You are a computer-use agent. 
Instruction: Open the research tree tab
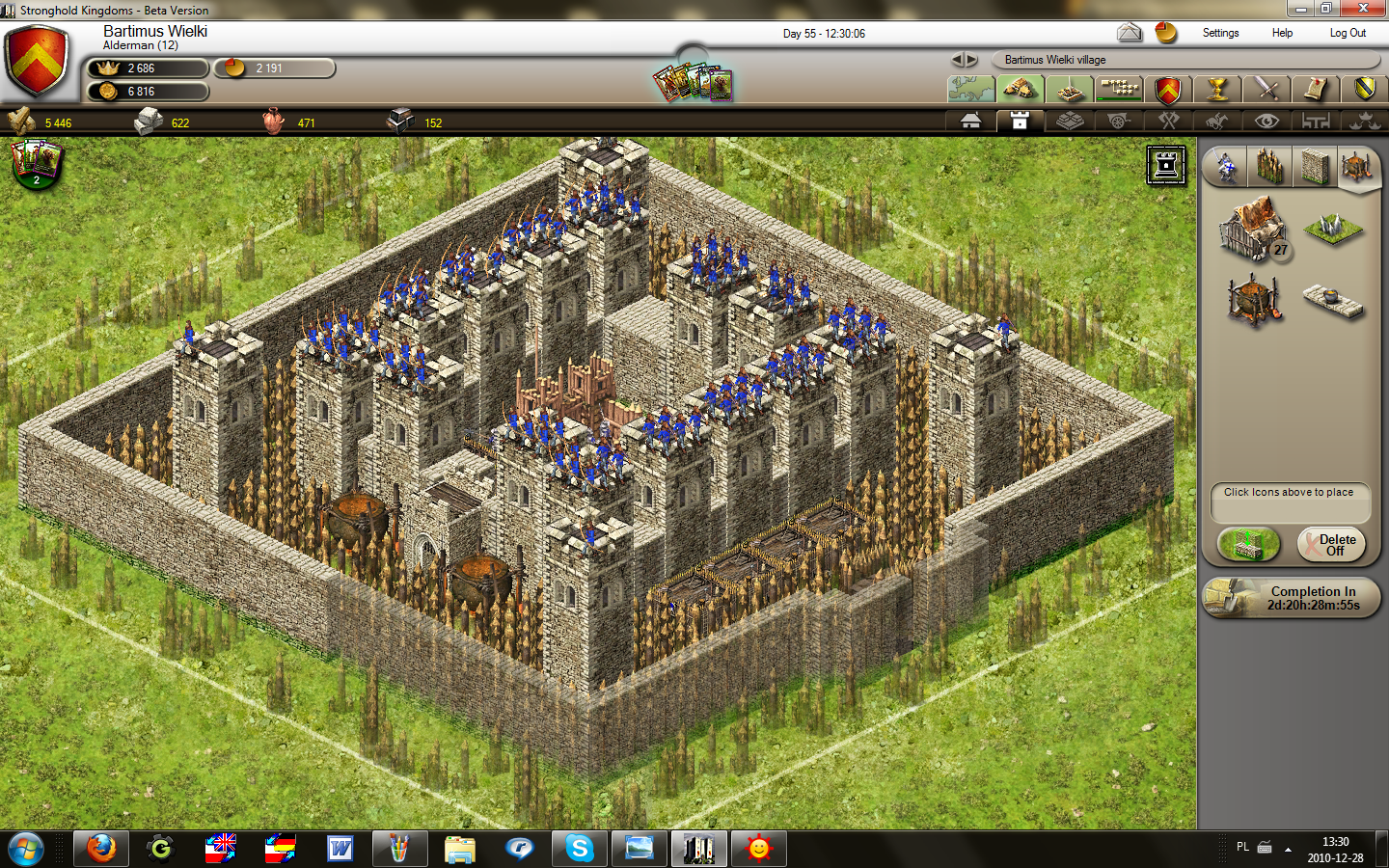pyautogui.click(x=1119, y=90)
